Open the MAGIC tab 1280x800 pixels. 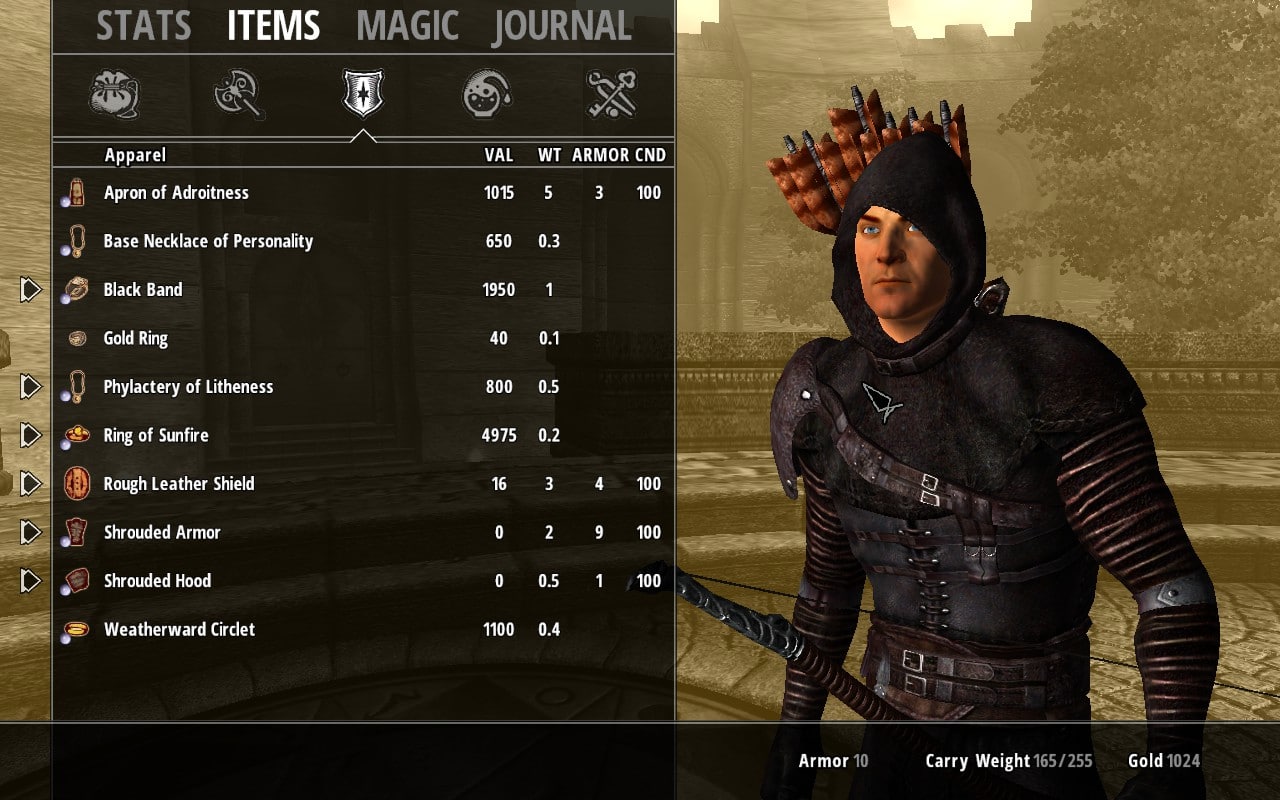[x=407, y=26]
